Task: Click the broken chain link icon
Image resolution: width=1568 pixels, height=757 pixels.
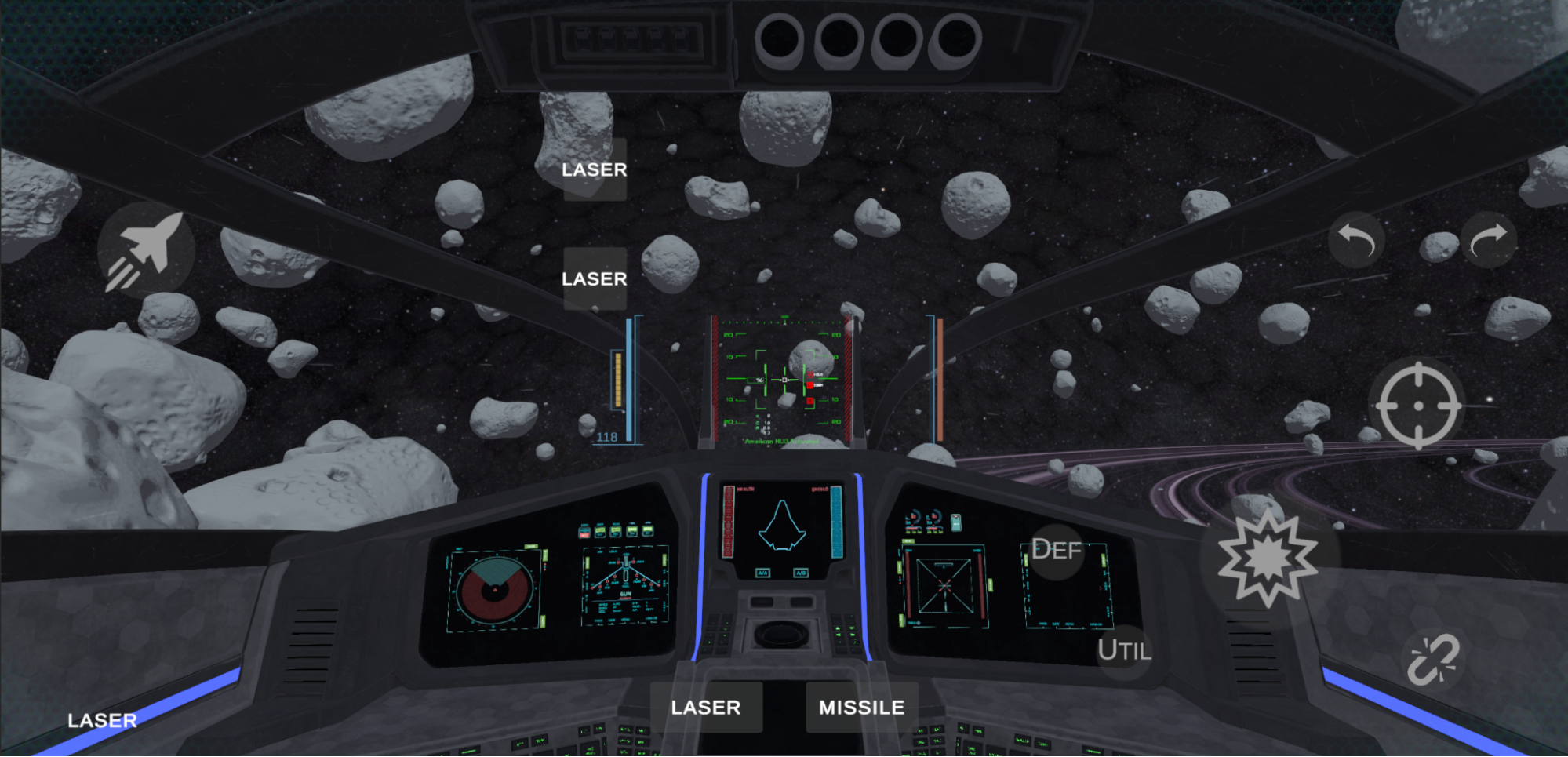Action: pyautogui.click(x=1432, y=660)
